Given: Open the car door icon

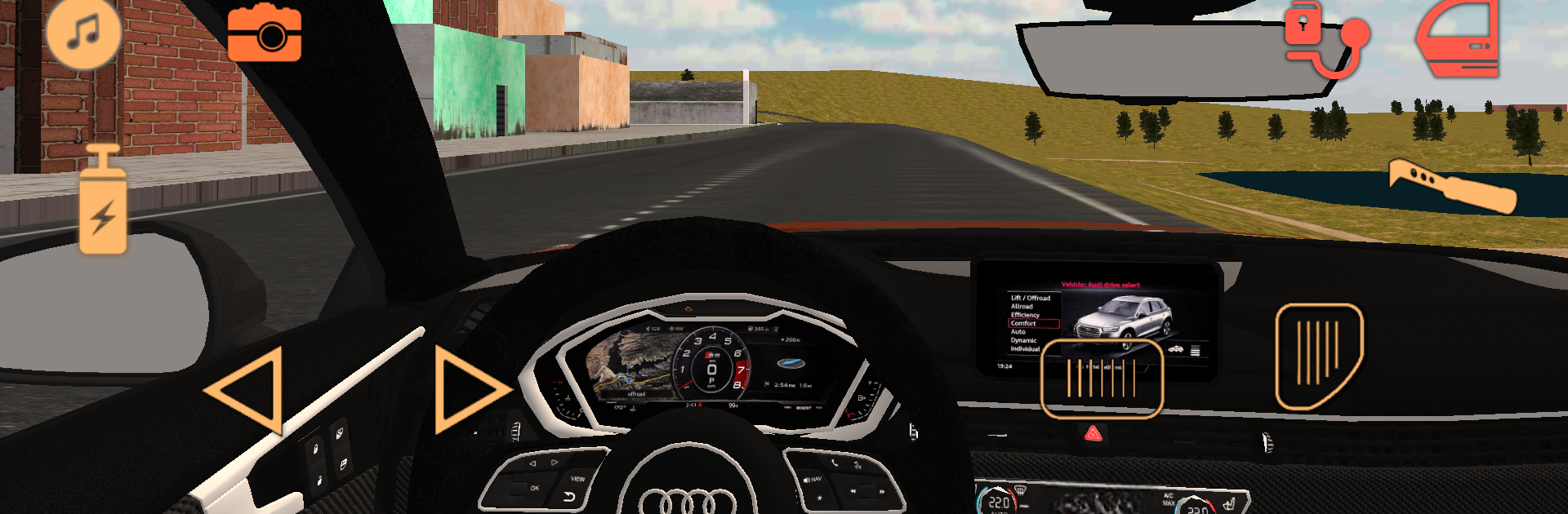Looking at the screenshot, I should [1459, 39].
